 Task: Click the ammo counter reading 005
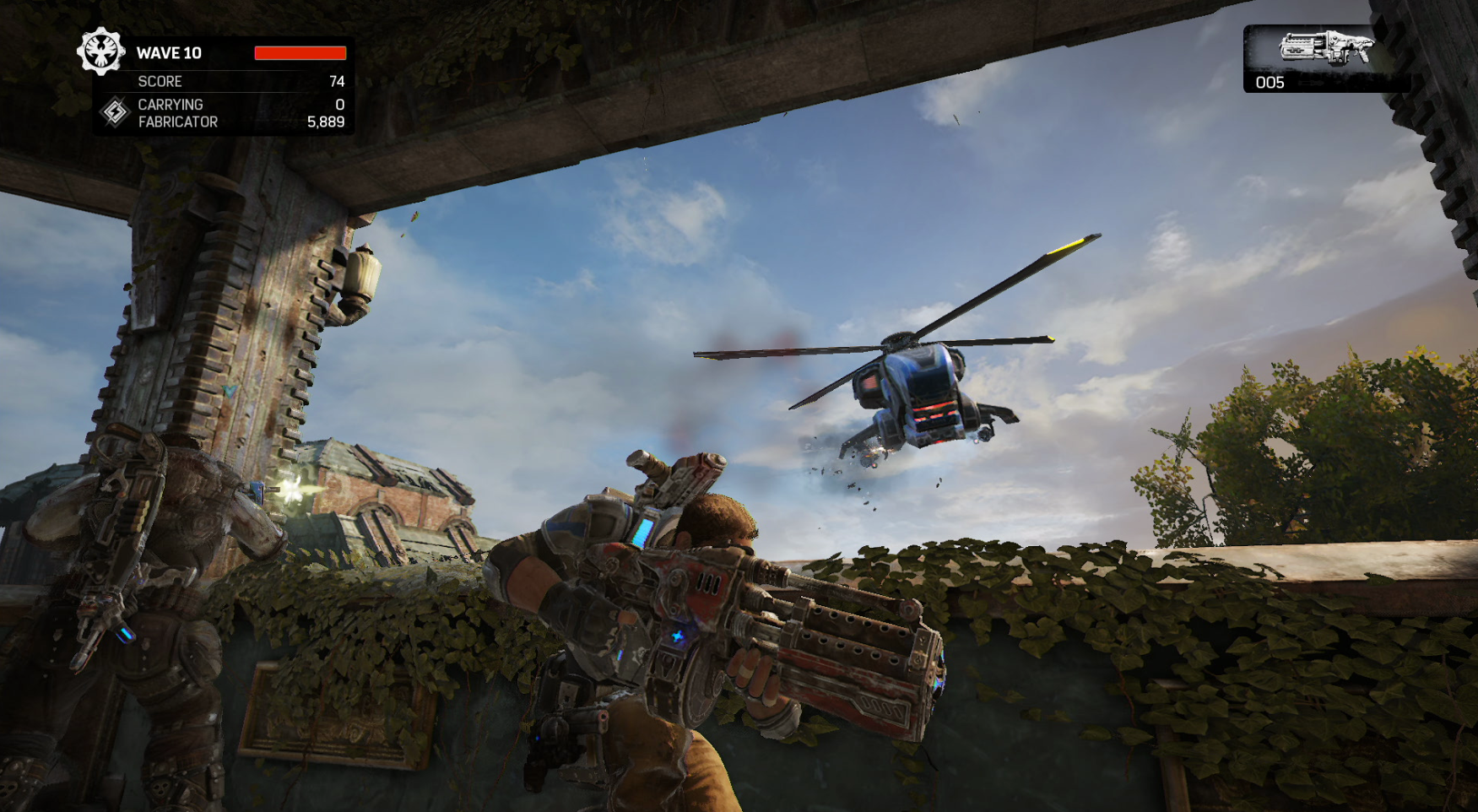pyautogui.click(x=1270, y=83)
